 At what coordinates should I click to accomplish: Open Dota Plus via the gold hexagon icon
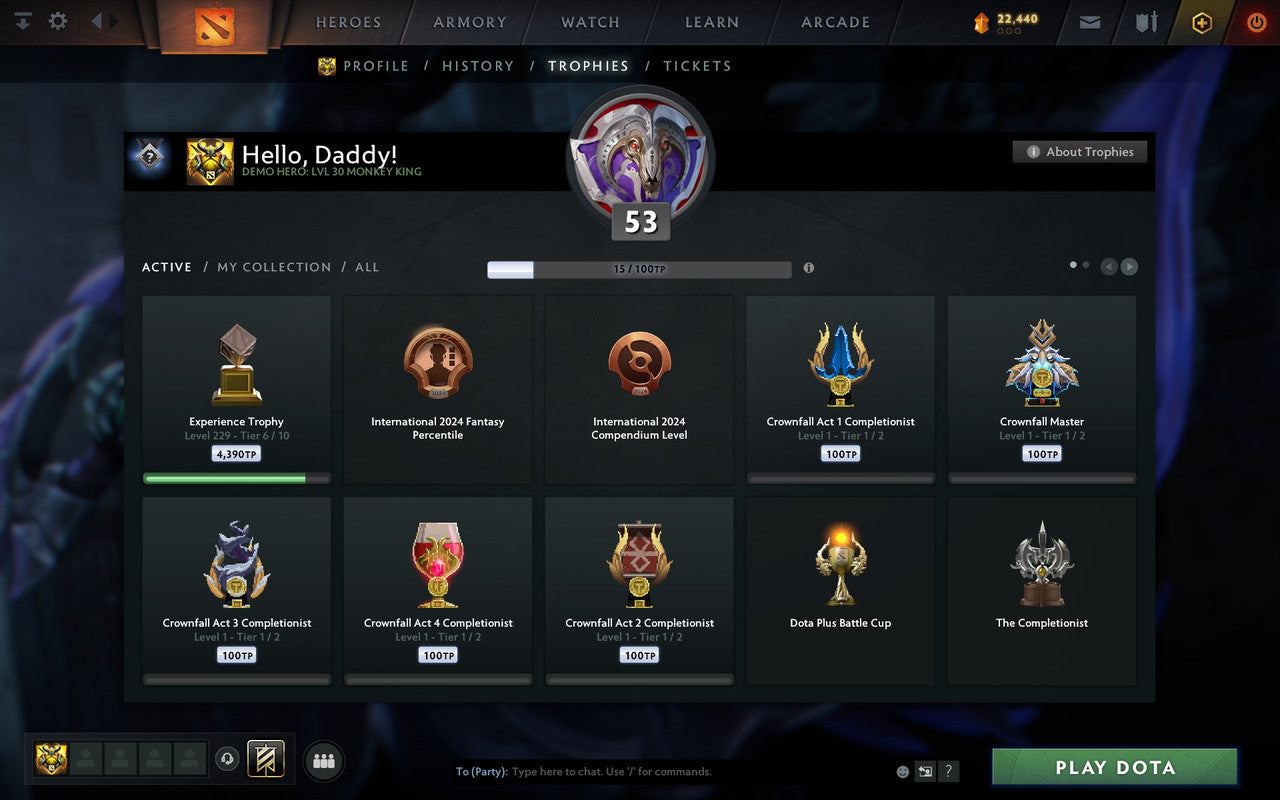click(1202, 21)
